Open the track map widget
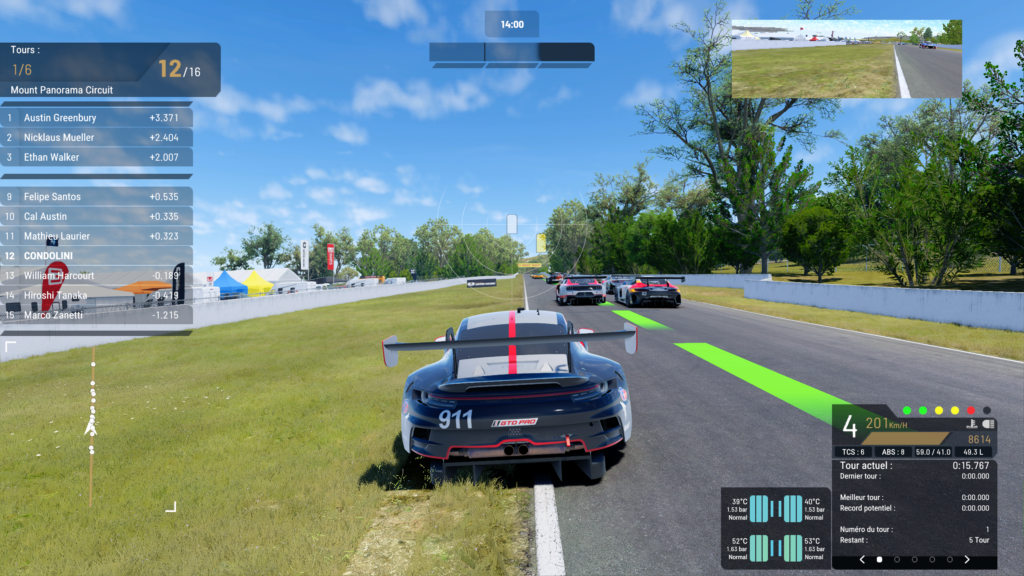Viewport: 1024px width, 576px height. click(91, 426)
